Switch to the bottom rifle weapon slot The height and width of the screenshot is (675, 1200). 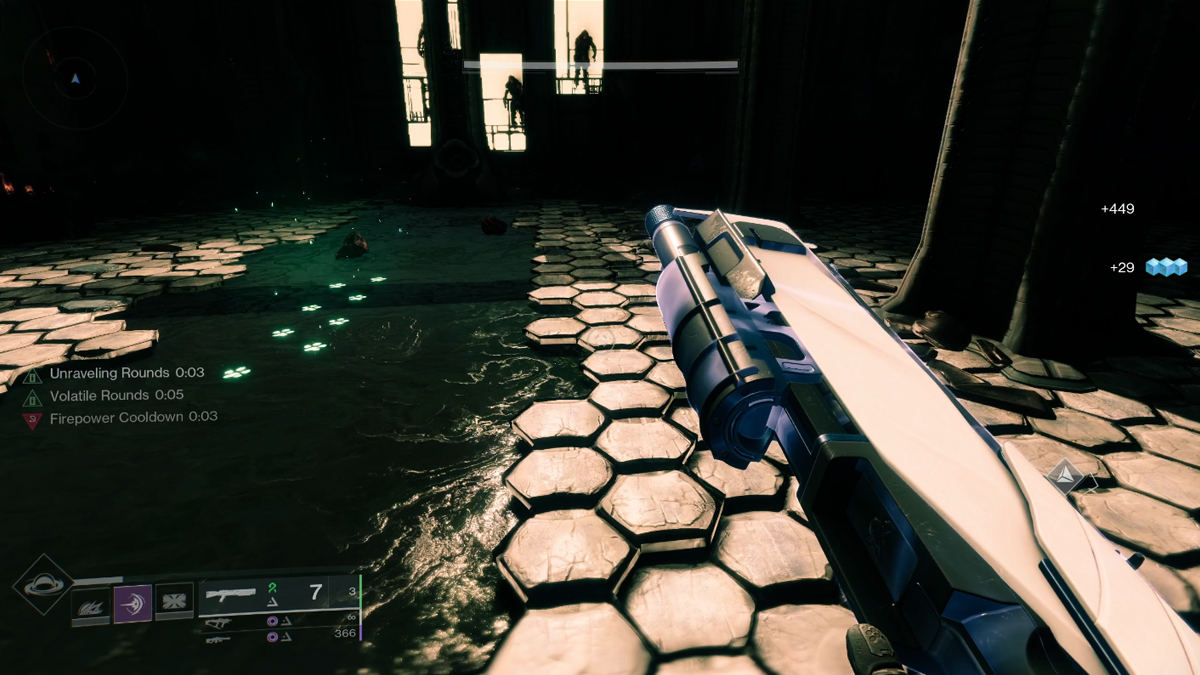click(x=218, y=637)
